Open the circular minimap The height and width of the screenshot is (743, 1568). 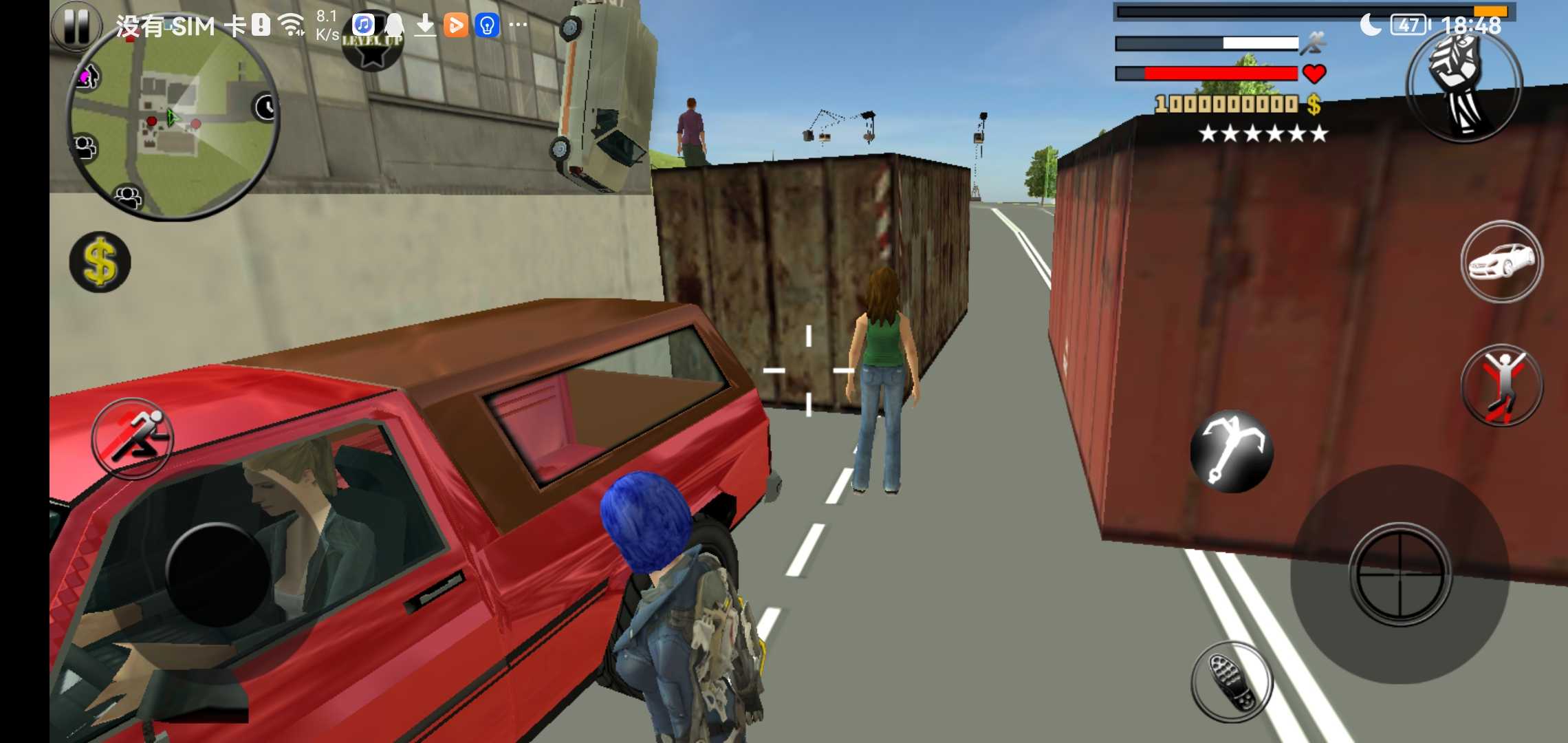pyautogui.click(x=172, y=122)
